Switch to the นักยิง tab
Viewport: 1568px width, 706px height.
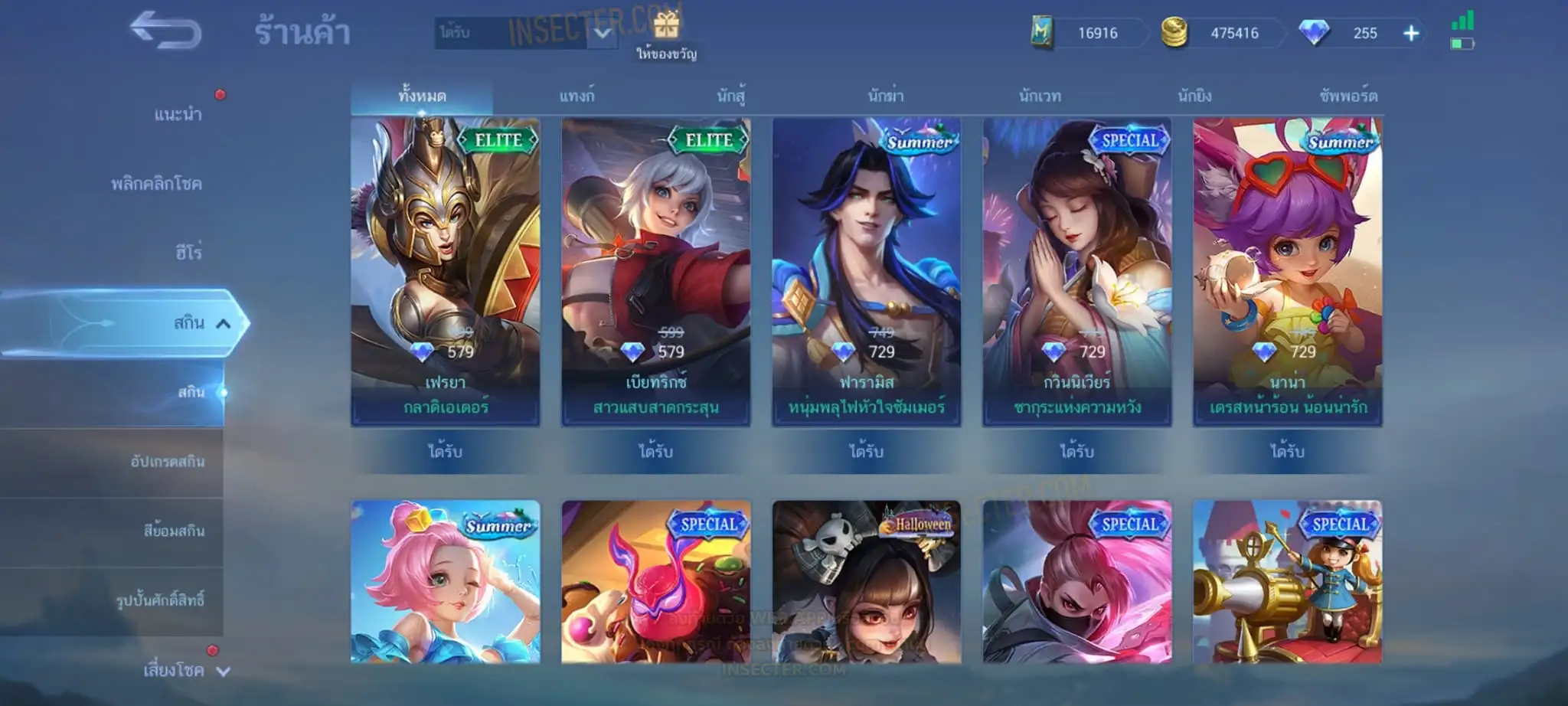pyautogui.click(x=1194, y=96)
